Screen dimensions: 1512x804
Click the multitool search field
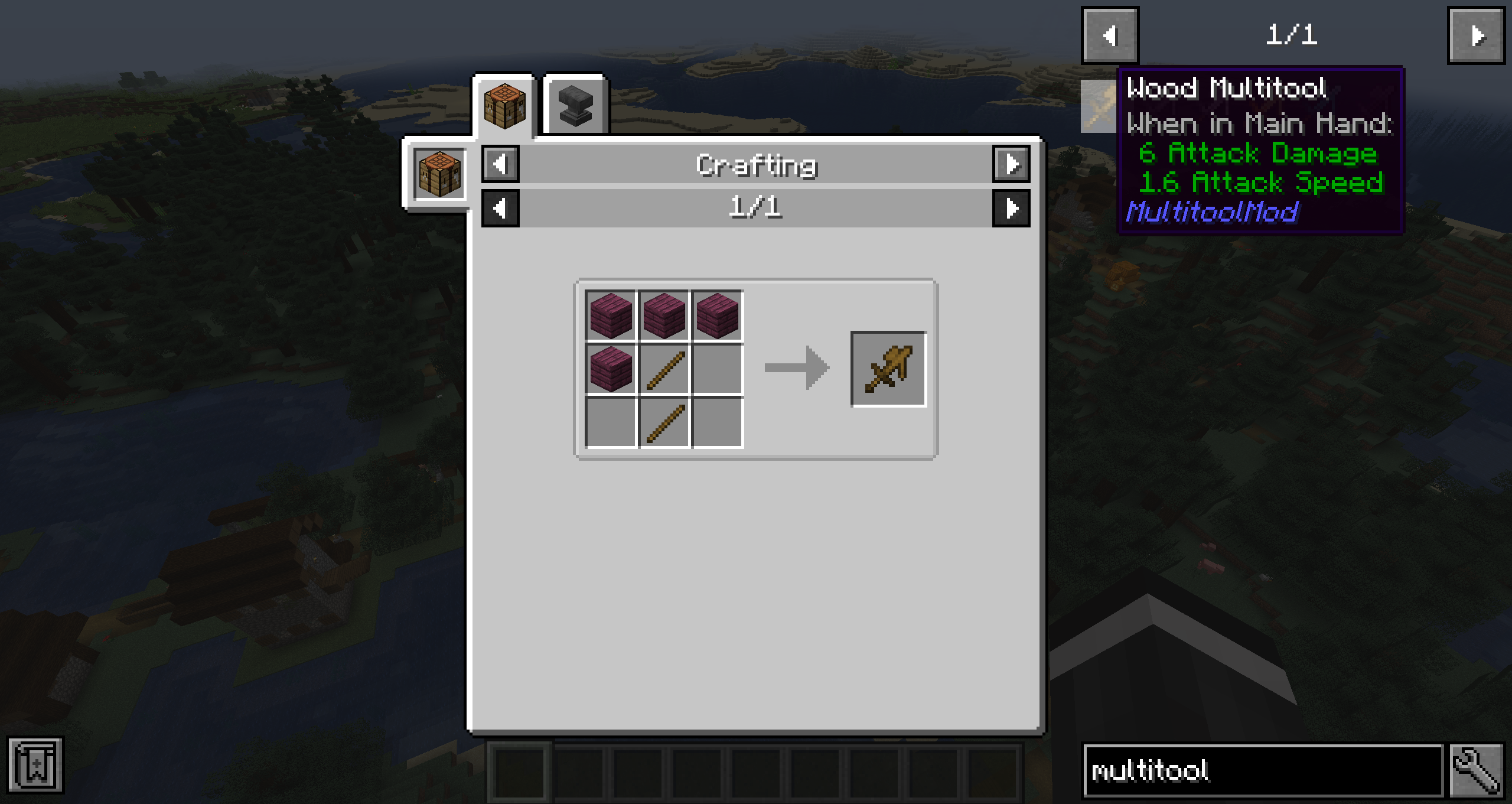click(1262, 770)
